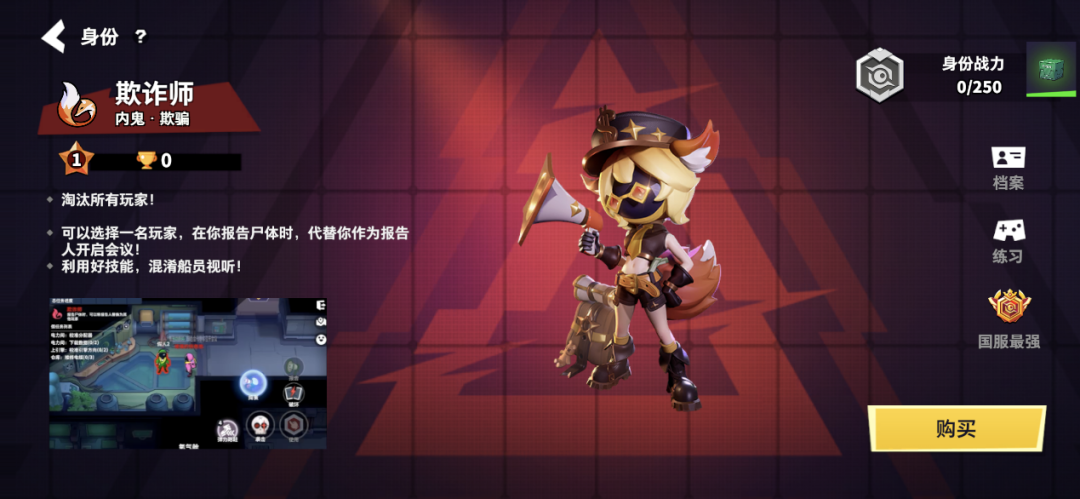1080x499 pixels.
Task: Open the question mark help
Action: pyautogui.click(x=141, y=37)
